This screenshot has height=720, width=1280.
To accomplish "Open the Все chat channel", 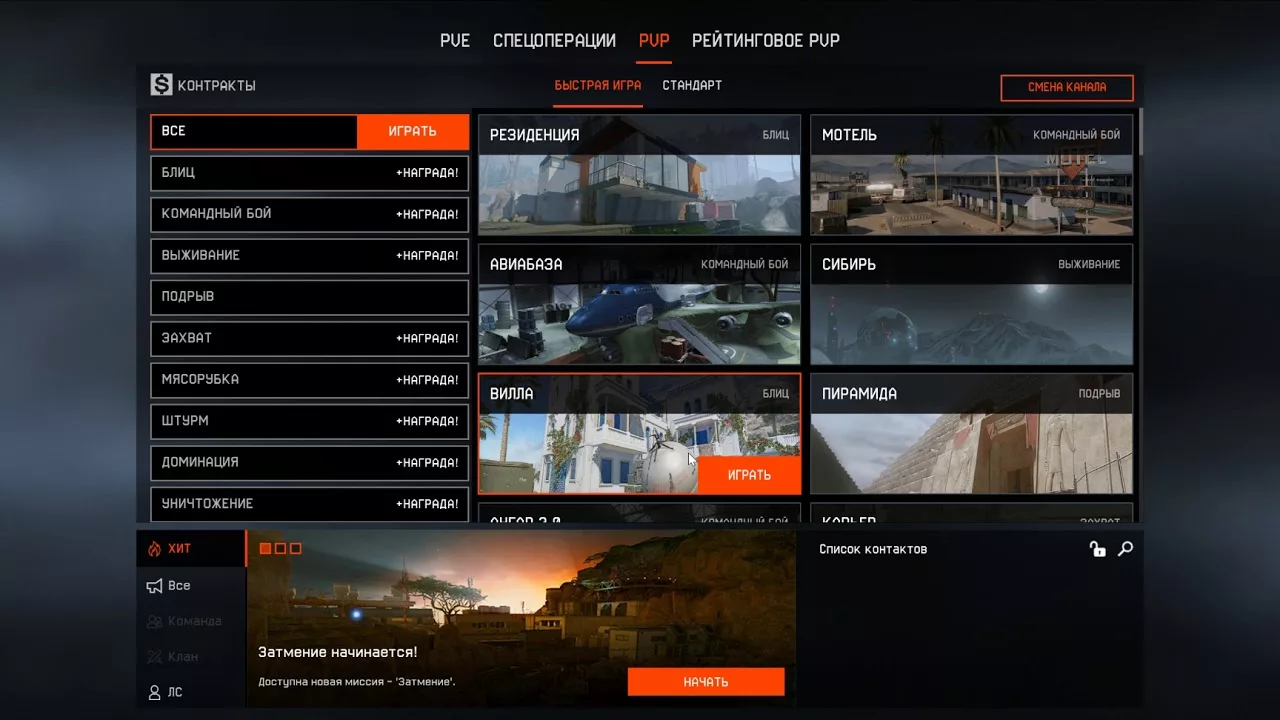I will click(179, 586).
